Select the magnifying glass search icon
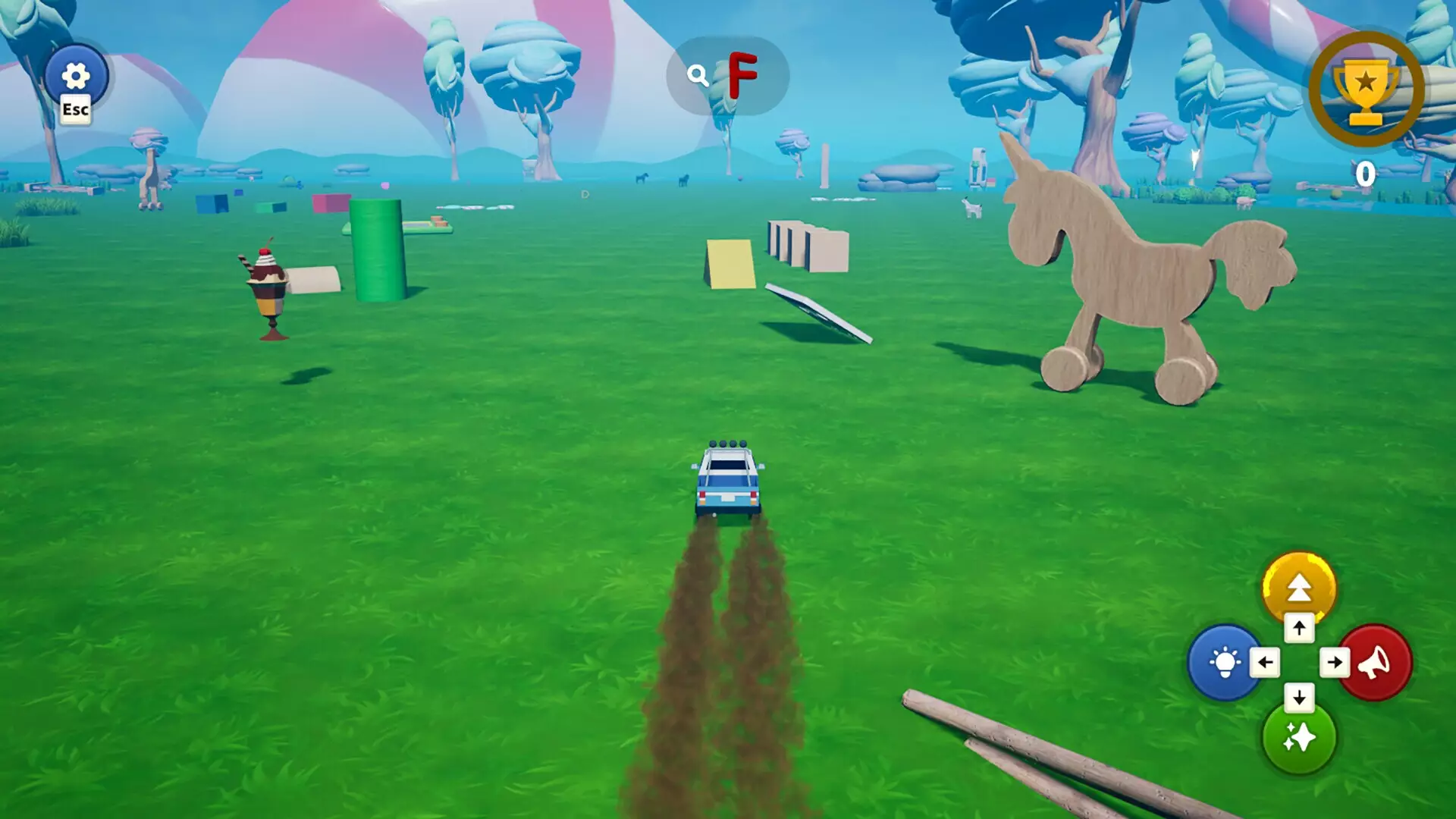 (x=698, y=74)
